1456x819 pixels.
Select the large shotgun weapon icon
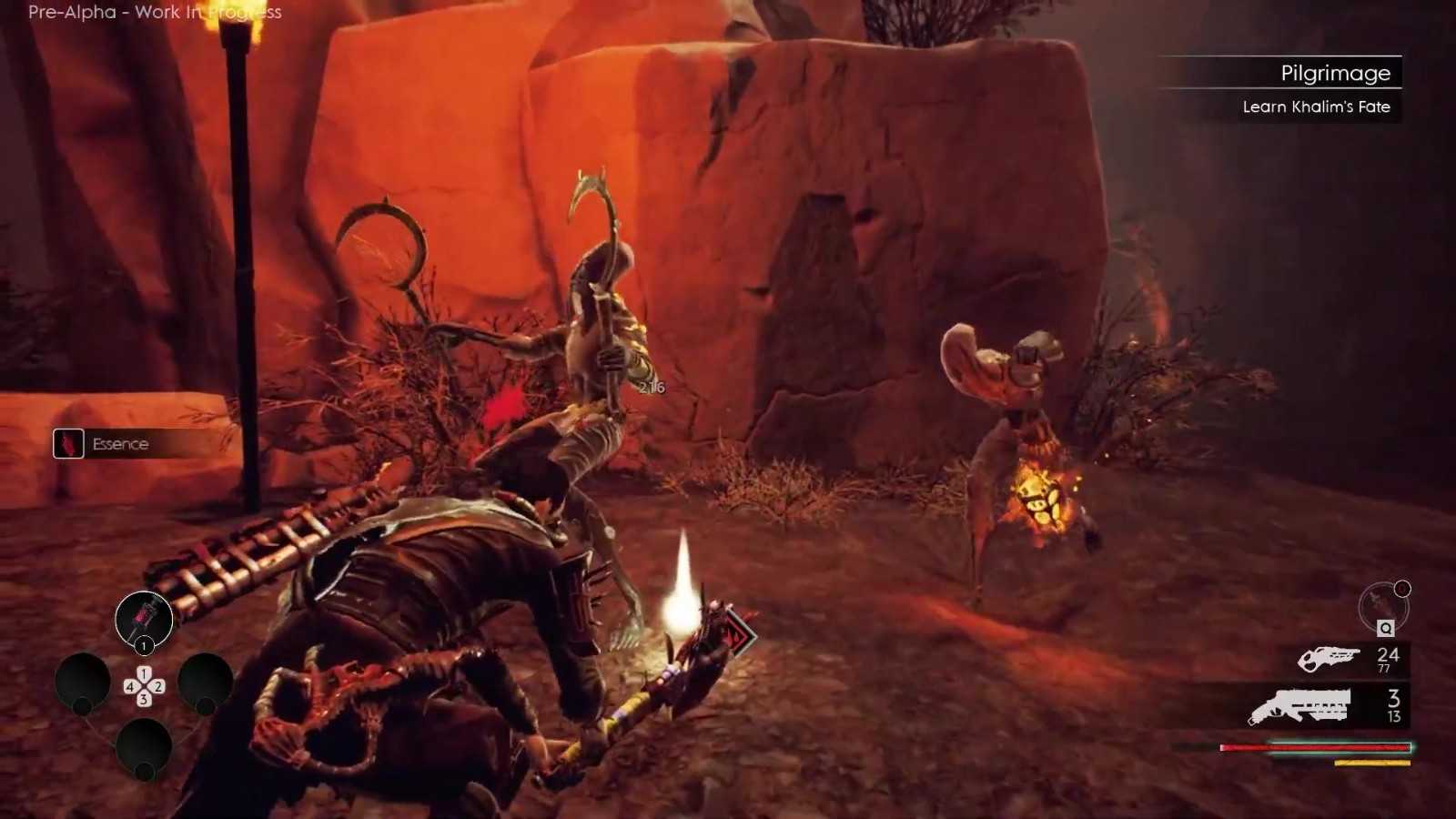click(x=1299, y=705)
